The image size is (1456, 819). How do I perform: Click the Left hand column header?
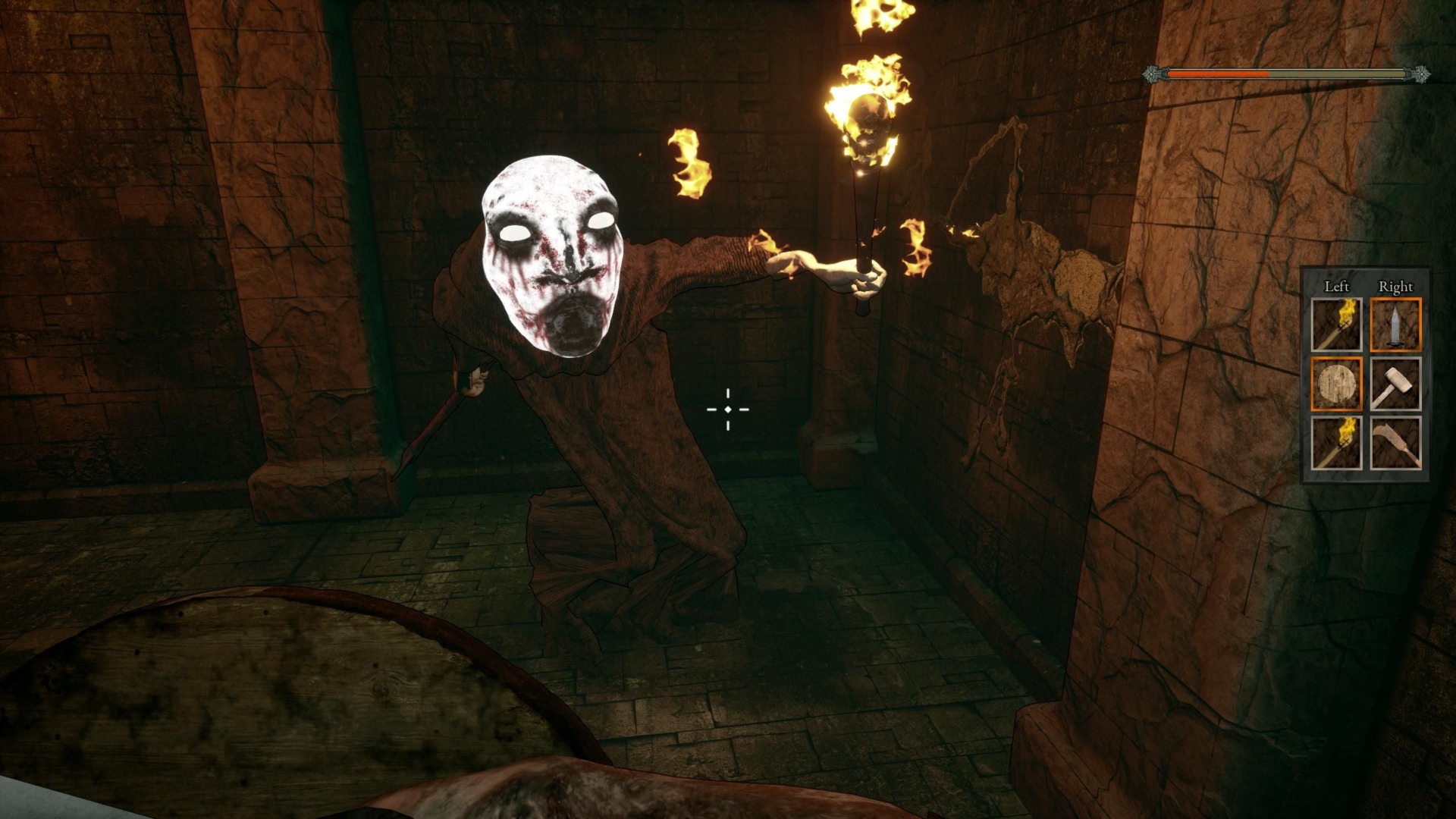[1337, 287]
